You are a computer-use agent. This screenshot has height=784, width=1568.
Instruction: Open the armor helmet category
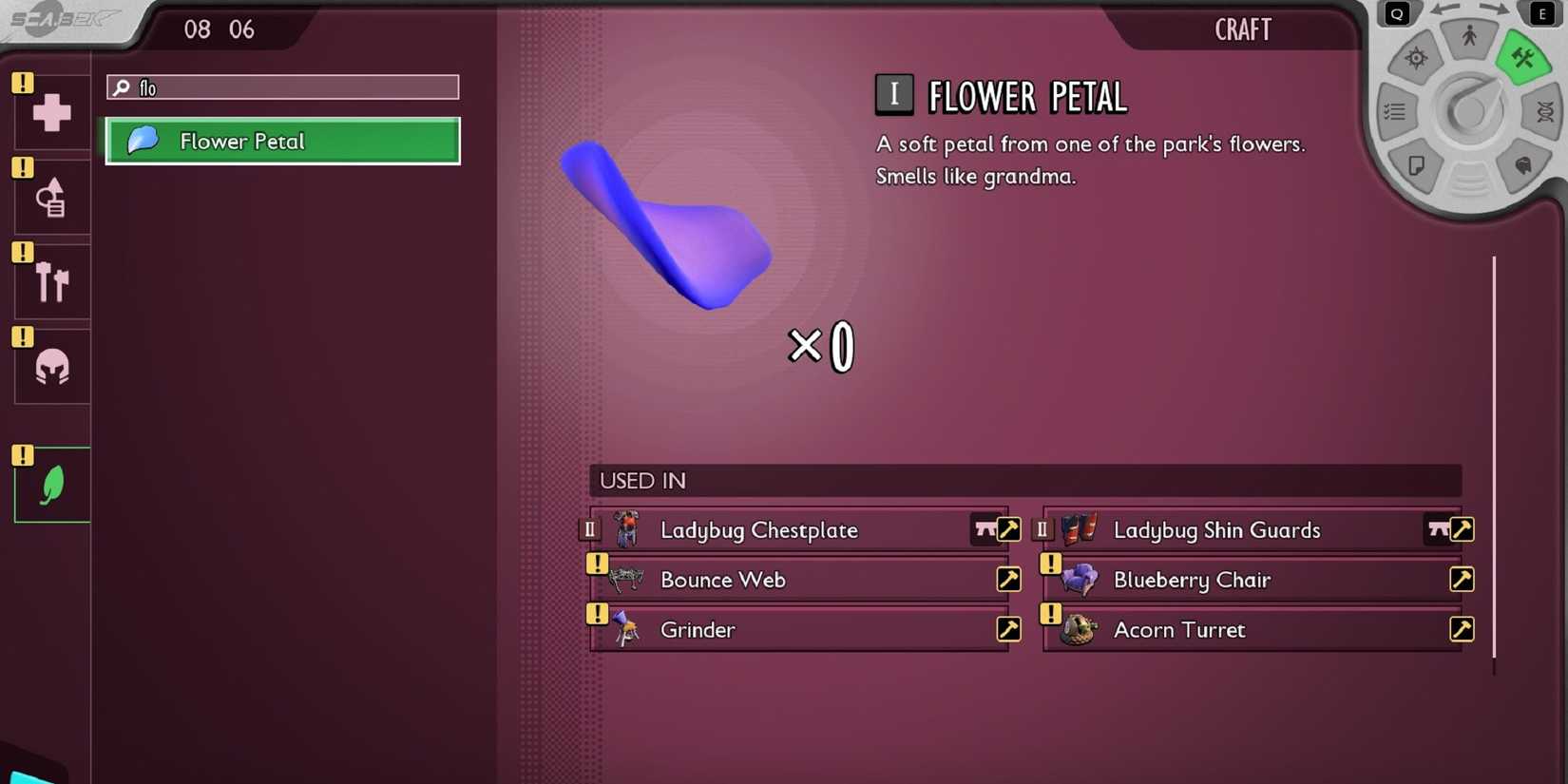49,365
